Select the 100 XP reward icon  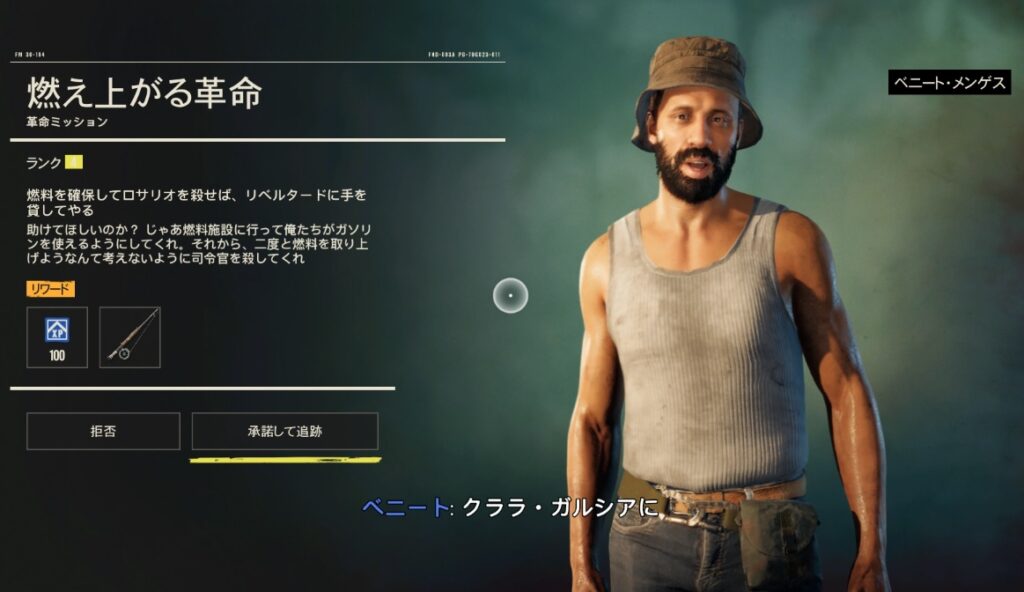coord(57,337)
